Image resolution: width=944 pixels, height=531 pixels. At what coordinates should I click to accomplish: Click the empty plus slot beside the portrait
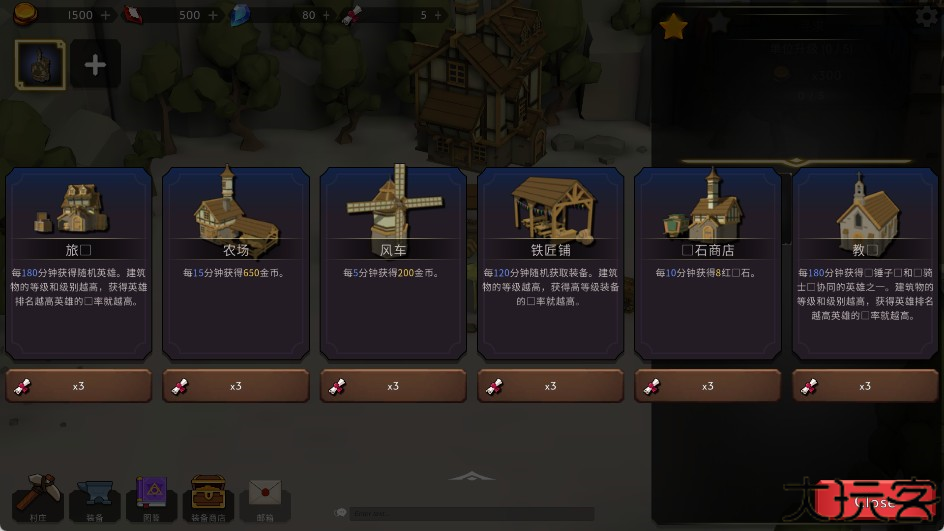click(95, 65)
